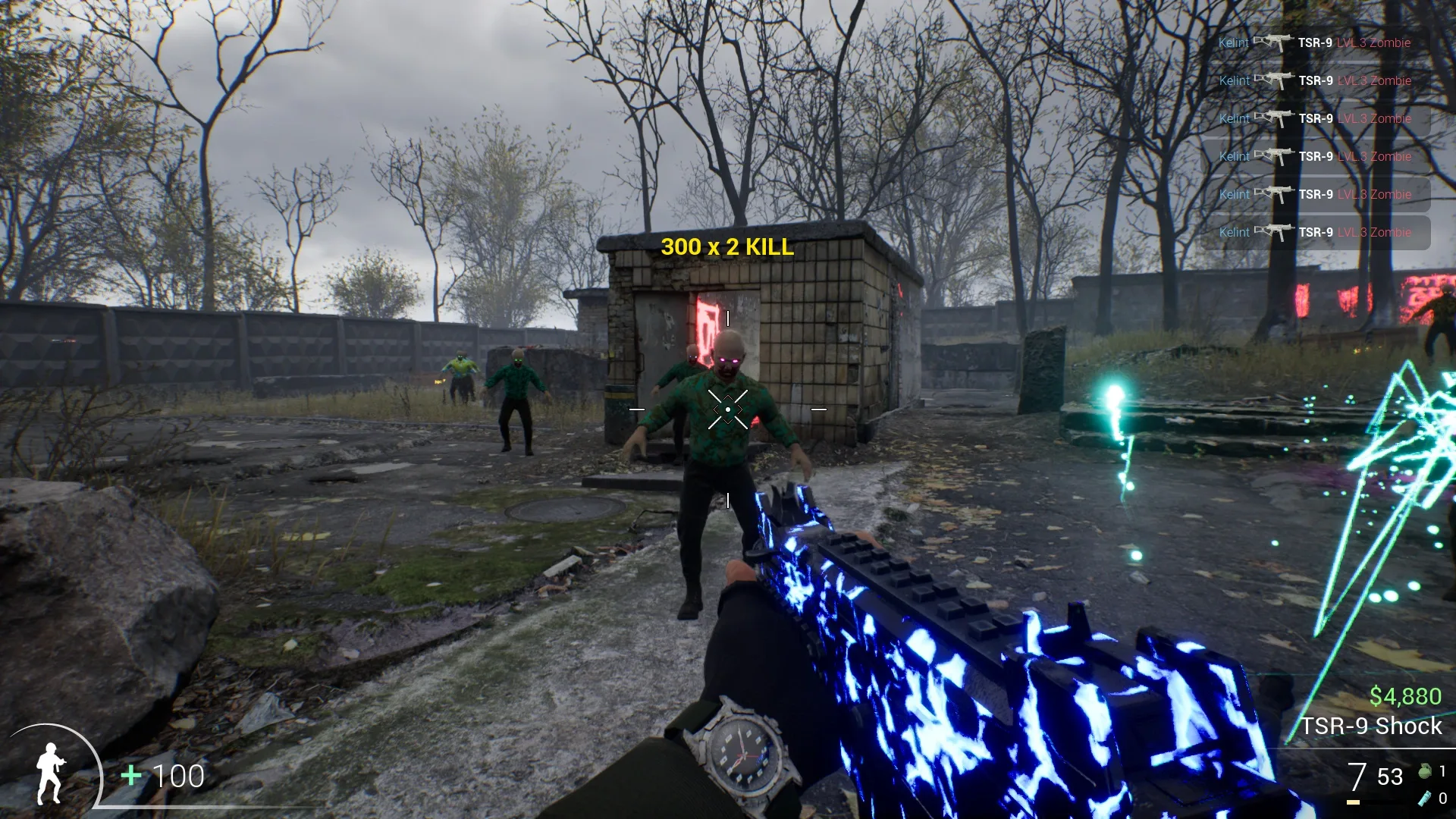Click the yellow 300 x 2 KILL notification
This screenshot has height=819, width=1456.
click(727, 247)
